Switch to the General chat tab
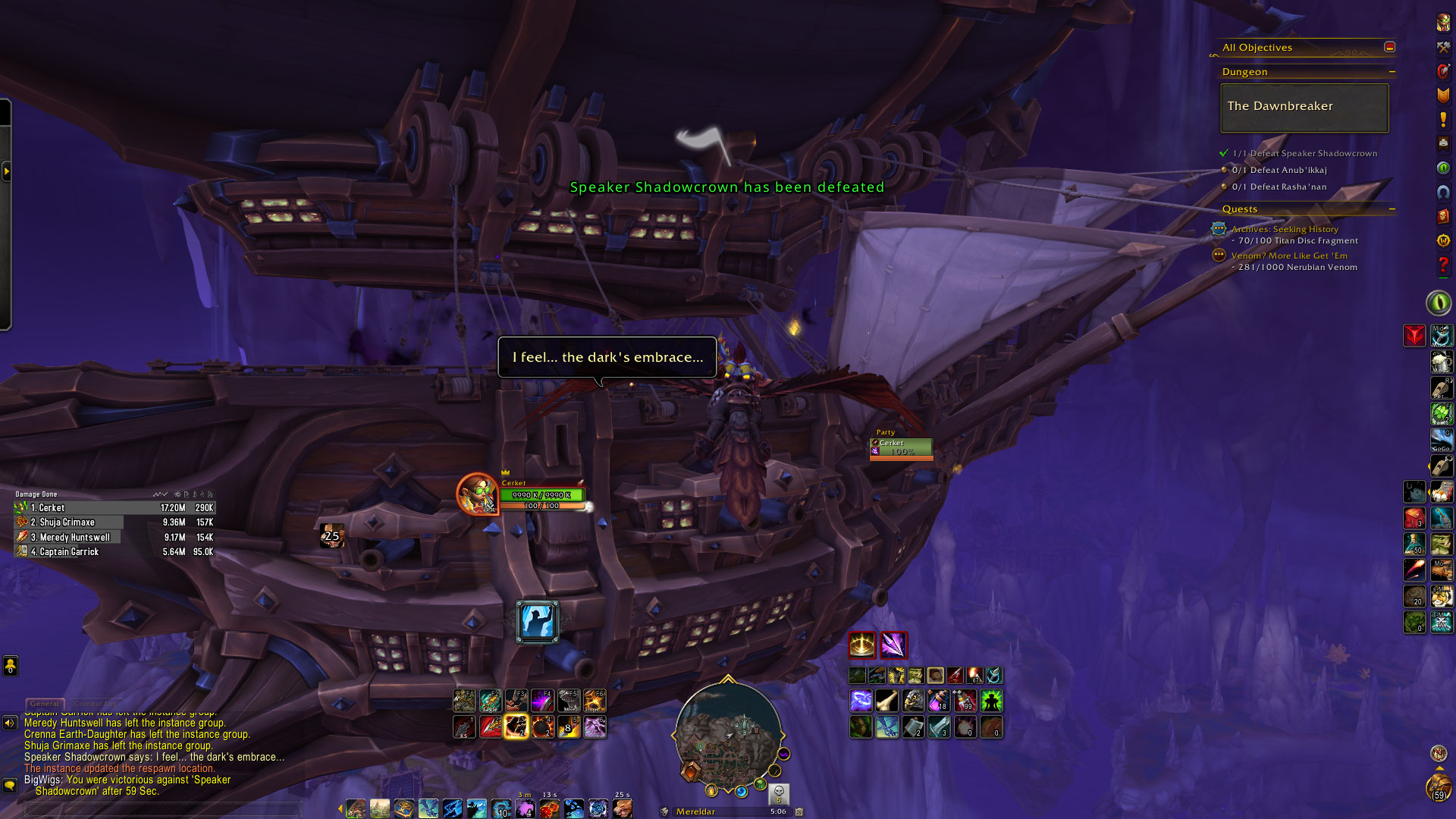Screen dimensions: 1456x819 click(x=45, y=704)
